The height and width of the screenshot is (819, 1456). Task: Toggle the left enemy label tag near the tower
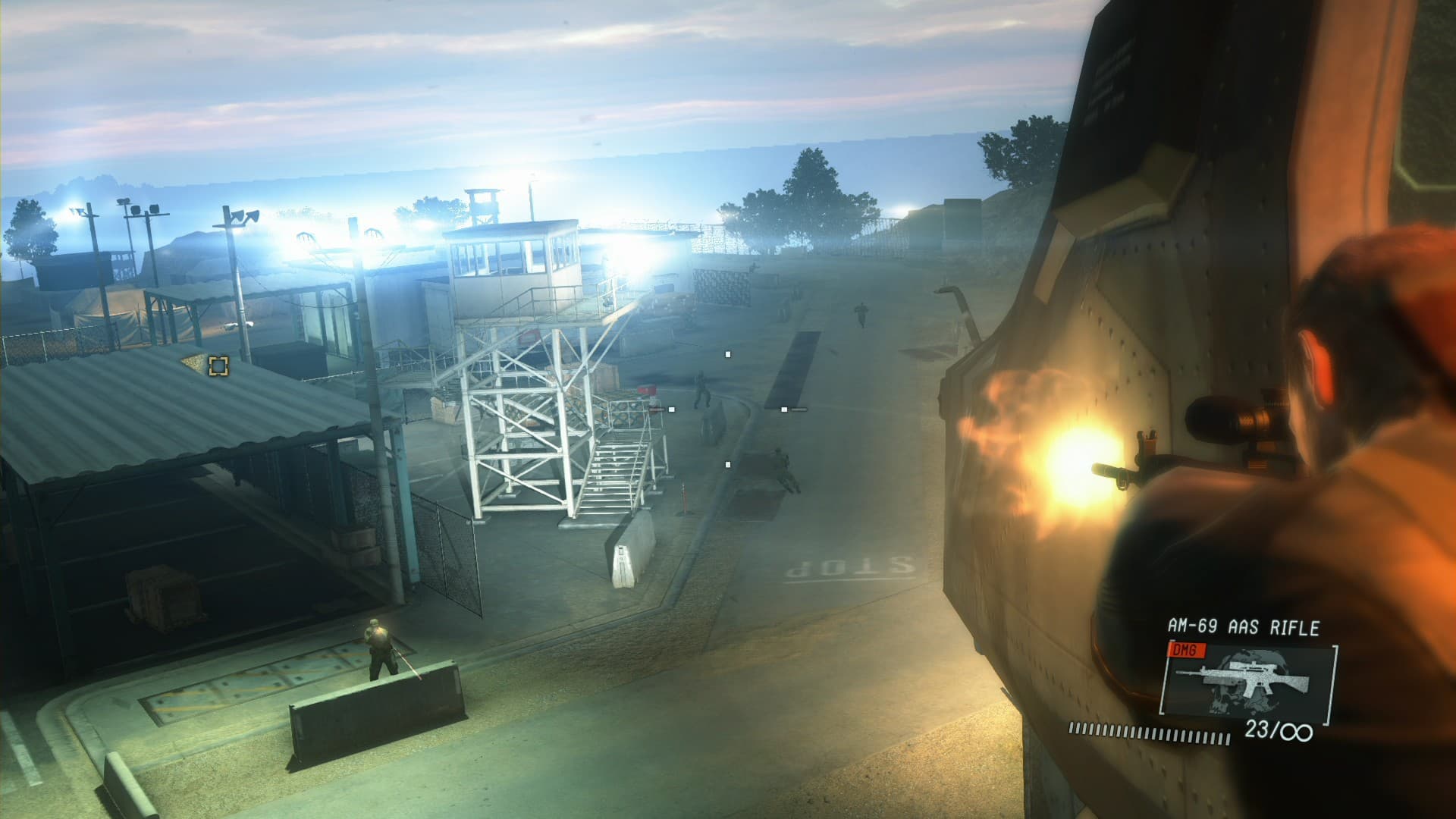click(656, 409)
